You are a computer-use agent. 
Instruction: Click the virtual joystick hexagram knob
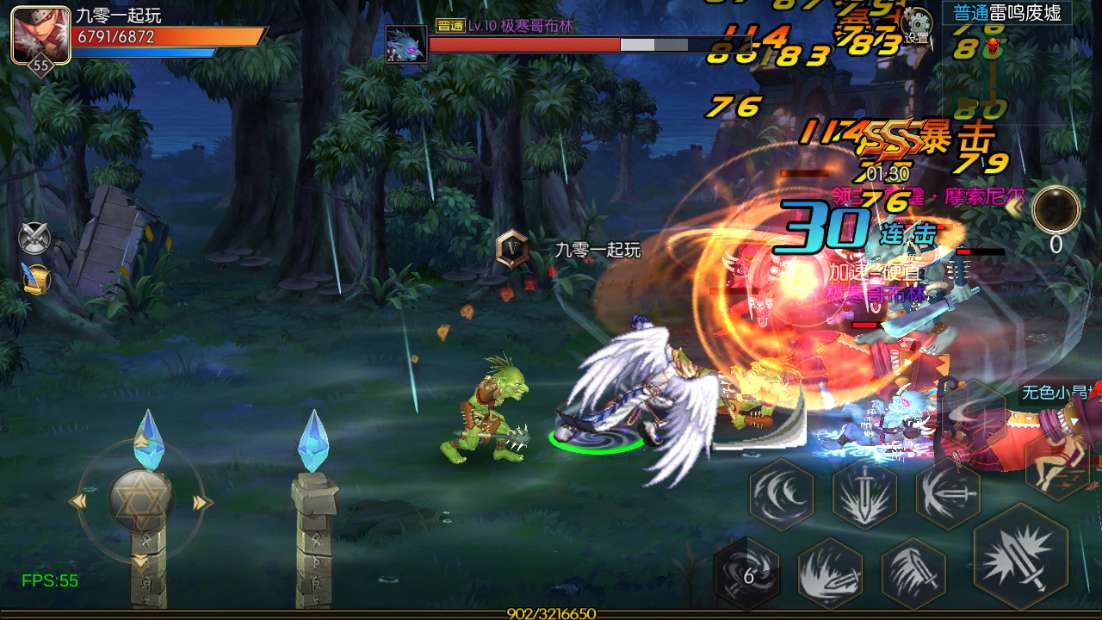140,498
